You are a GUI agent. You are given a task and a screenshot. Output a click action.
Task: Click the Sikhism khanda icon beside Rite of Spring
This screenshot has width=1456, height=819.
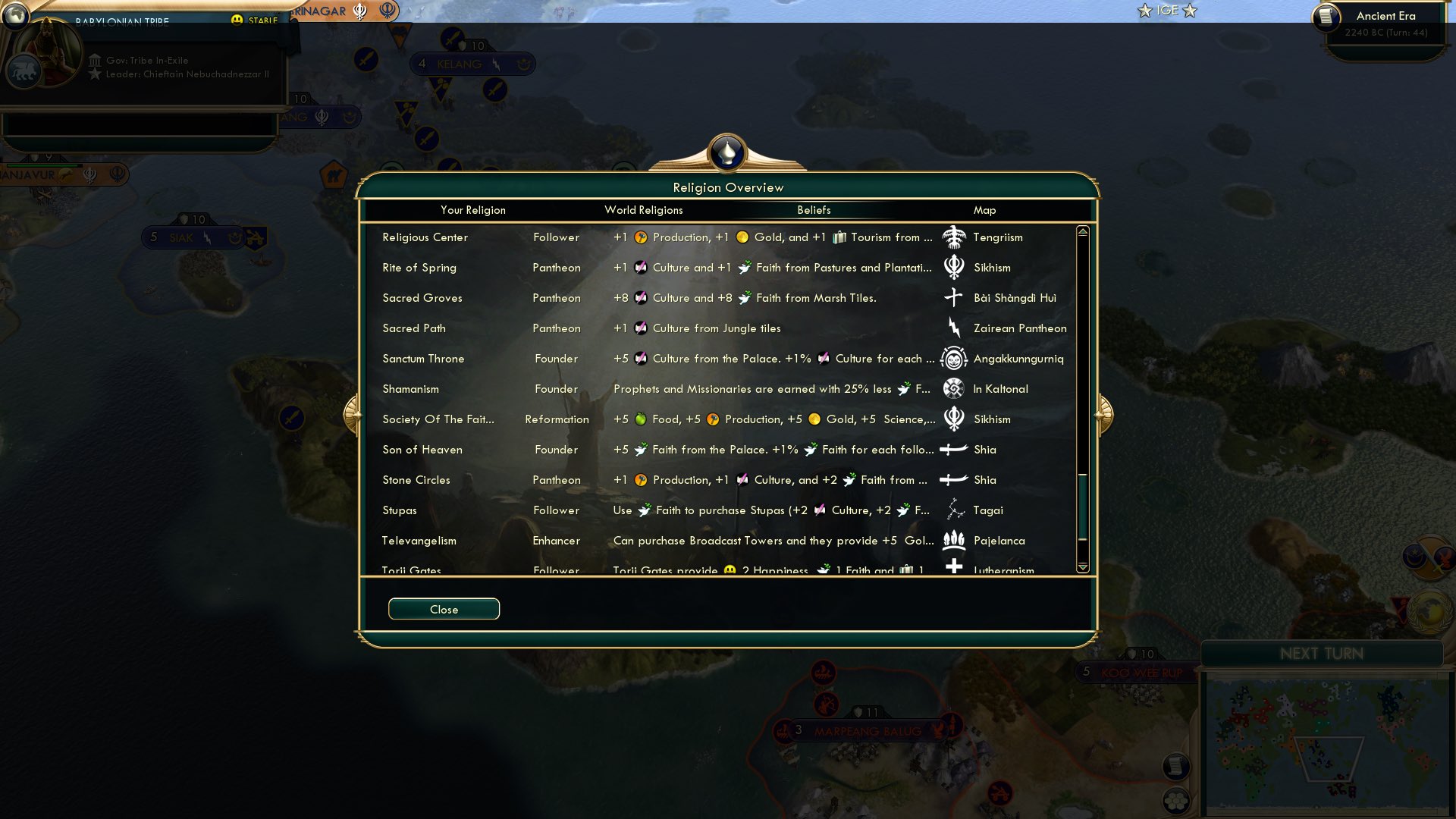(x=954, y=267)
